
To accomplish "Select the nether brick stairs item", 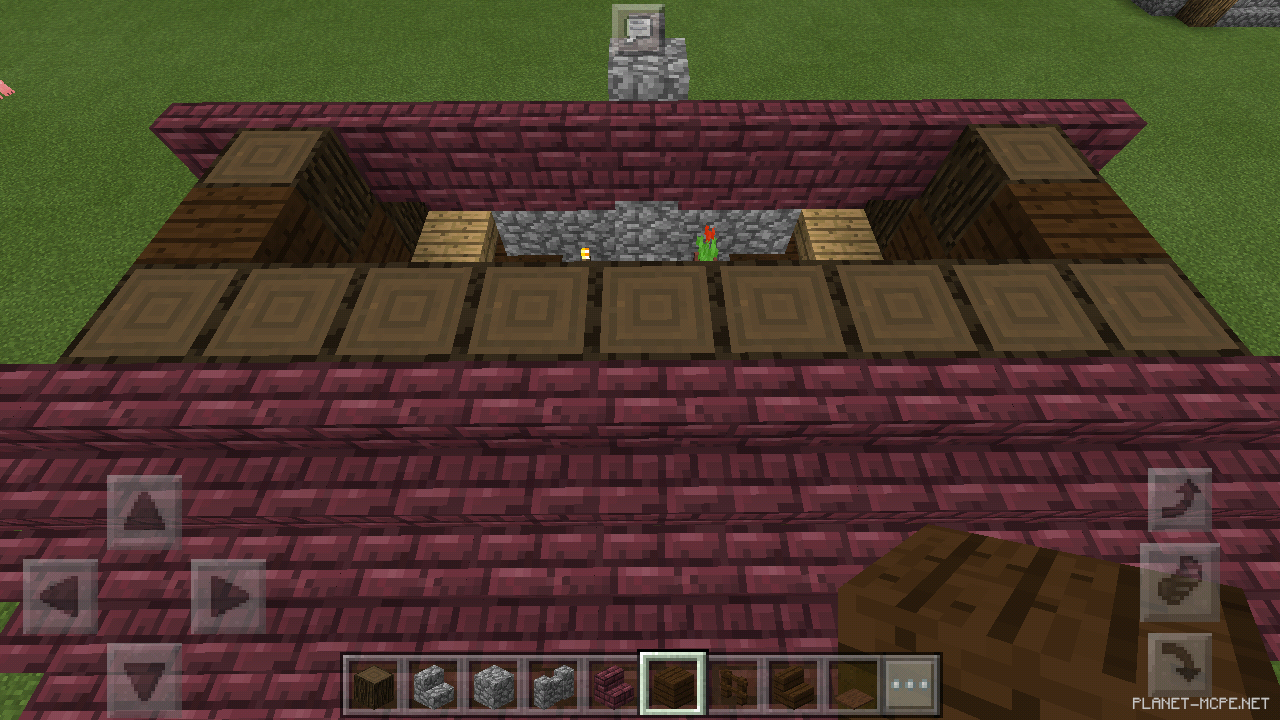I will click(x=614, y=683).
